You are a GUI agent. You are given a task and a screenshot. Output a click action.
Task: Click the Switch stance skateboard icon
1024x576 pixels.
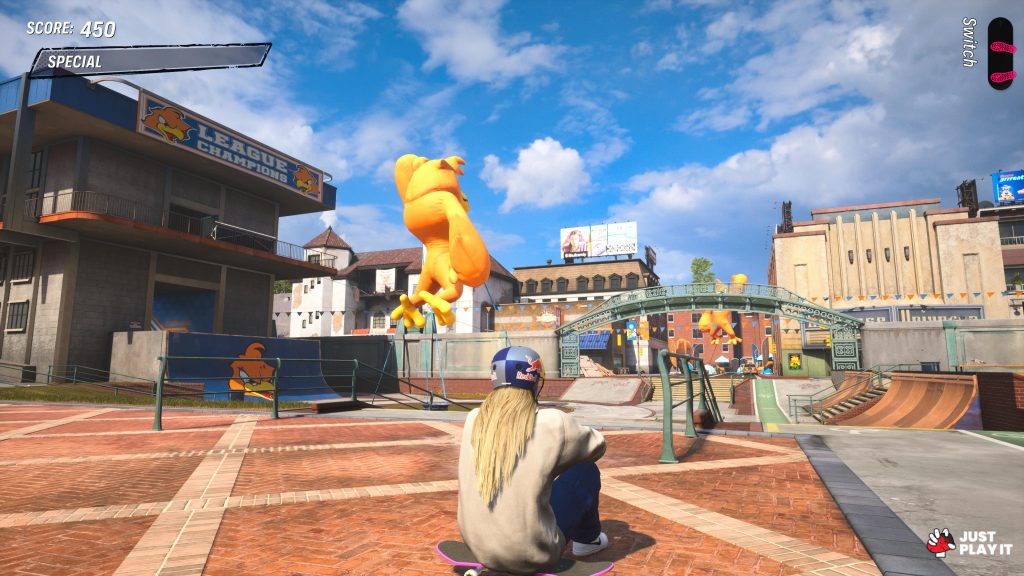click(x=999, y=53)
